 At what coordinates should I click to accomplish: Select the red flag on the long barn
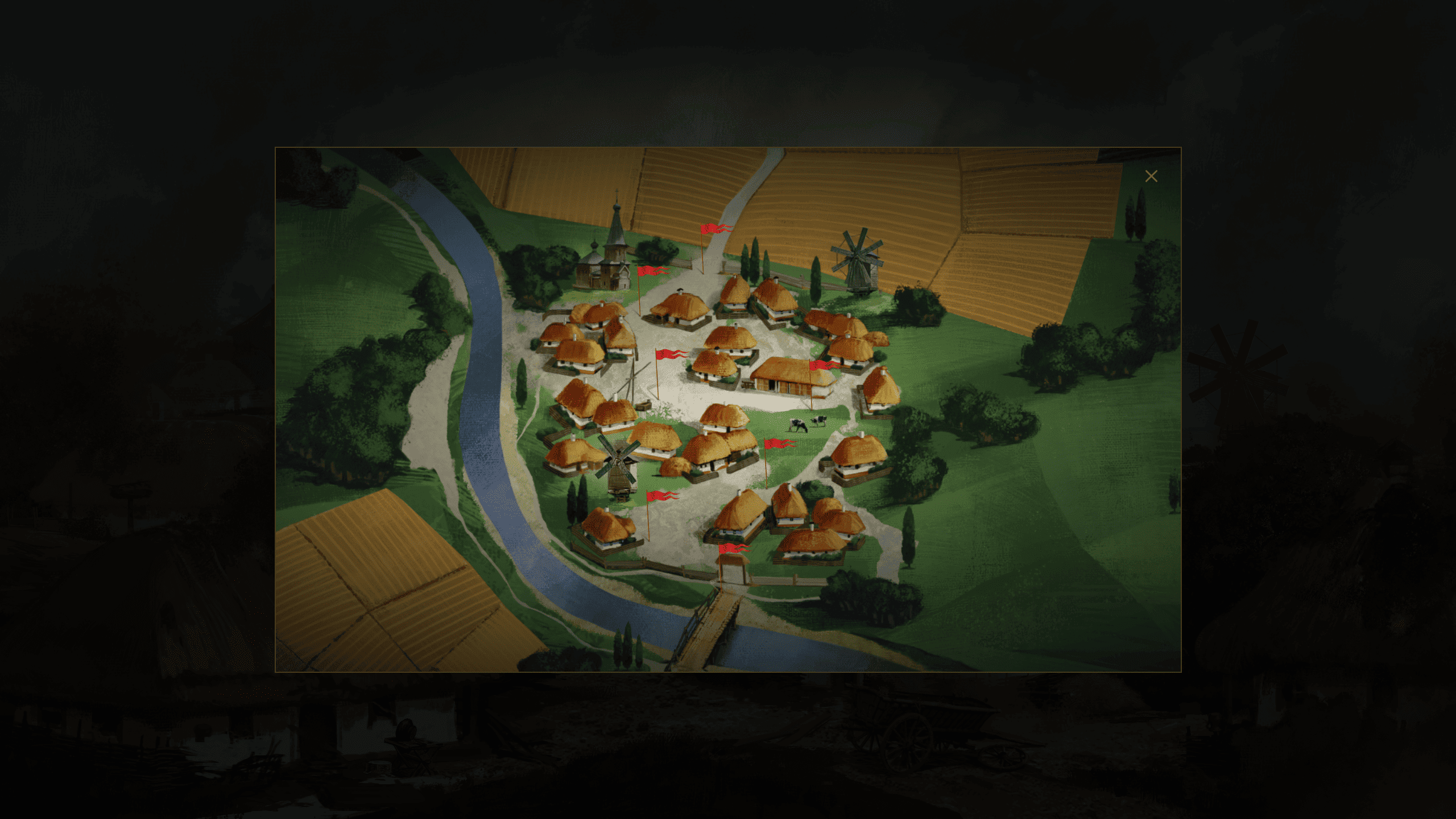coord(822,365)
